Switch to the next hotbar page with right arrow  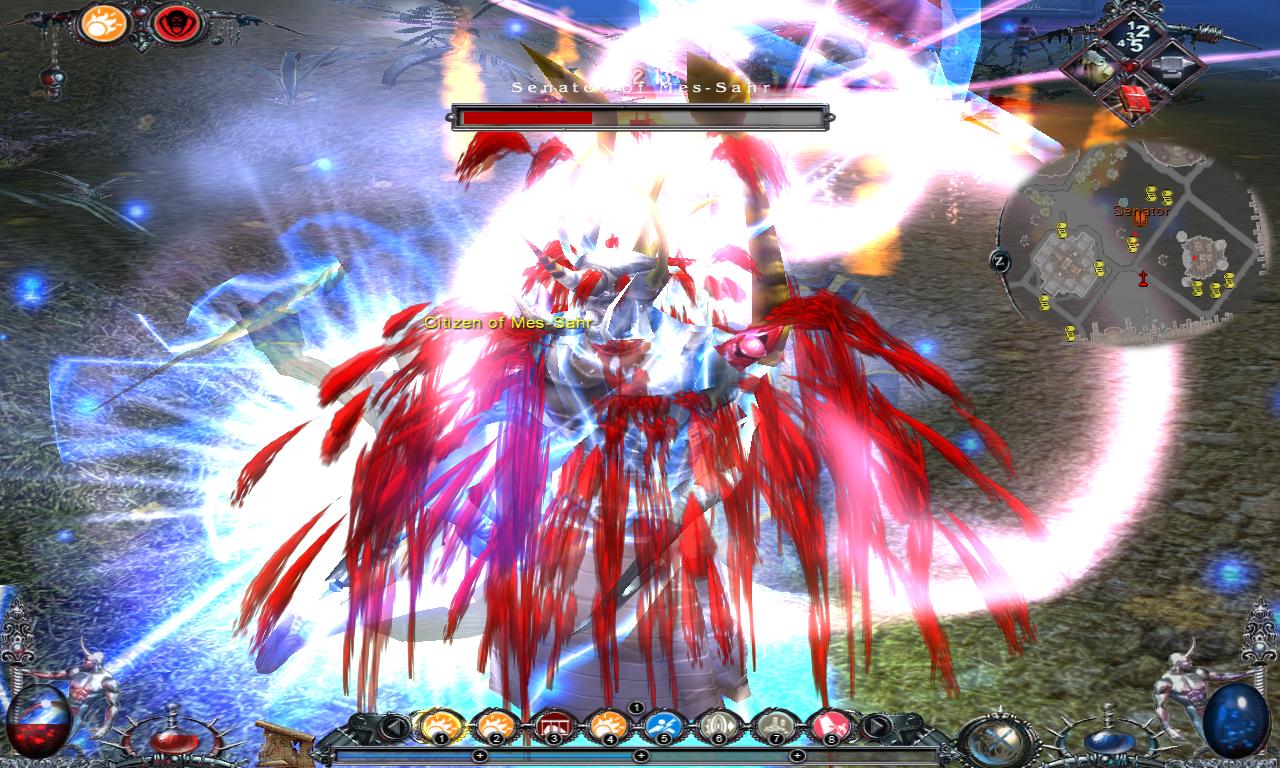[x=876, y=726]
